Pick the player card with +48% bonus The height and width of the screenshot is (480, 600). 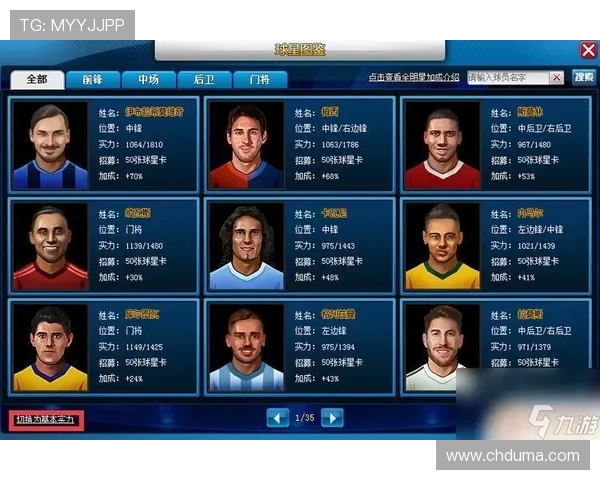[299, 244]
